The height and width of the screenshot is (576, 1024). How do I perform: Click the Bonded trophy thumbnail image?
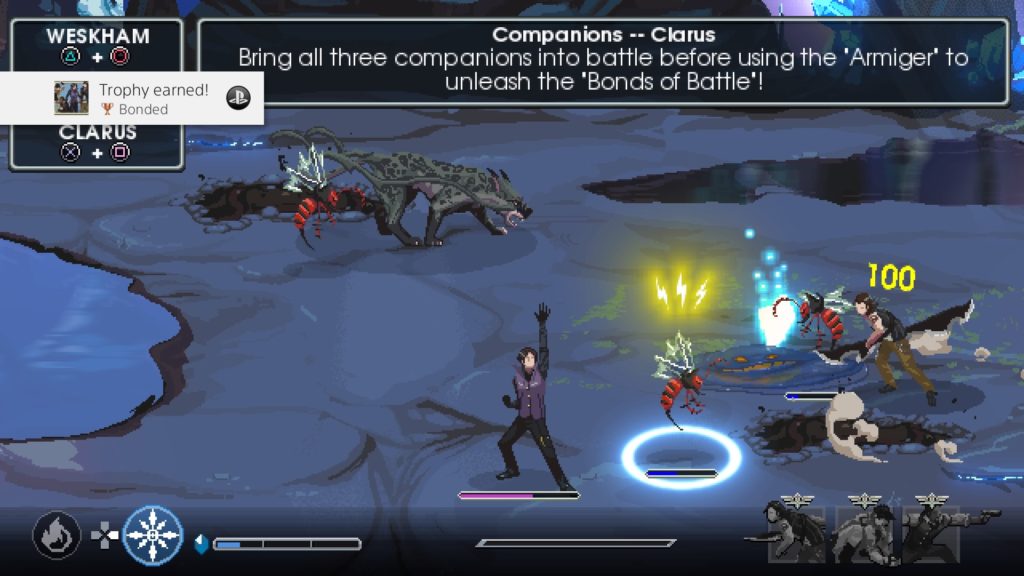click(71, 98)
